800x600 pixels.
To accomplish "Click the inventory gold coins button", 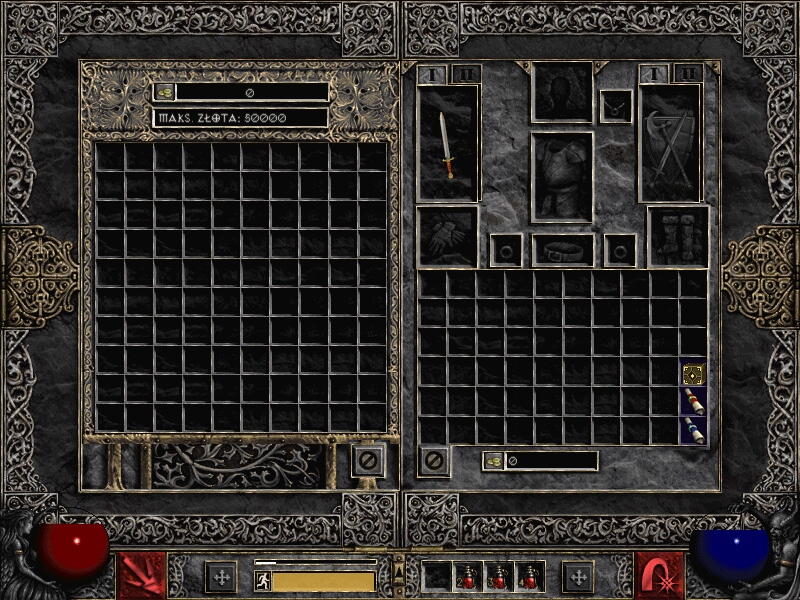I will click(x=493, y=461).
